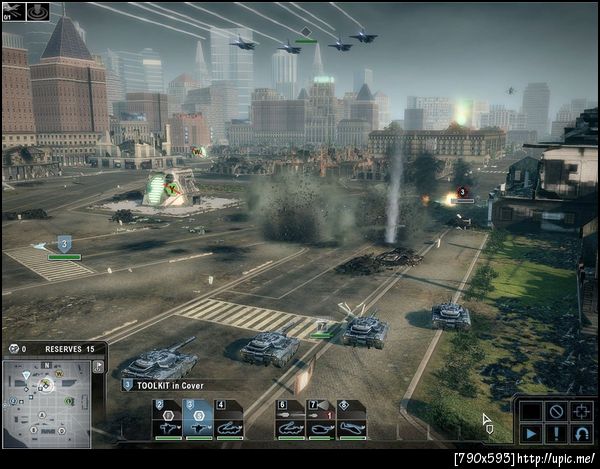Pick unit group 7 card
The image size is (600, 469).
pyautogui.click(x=321, y=420)
